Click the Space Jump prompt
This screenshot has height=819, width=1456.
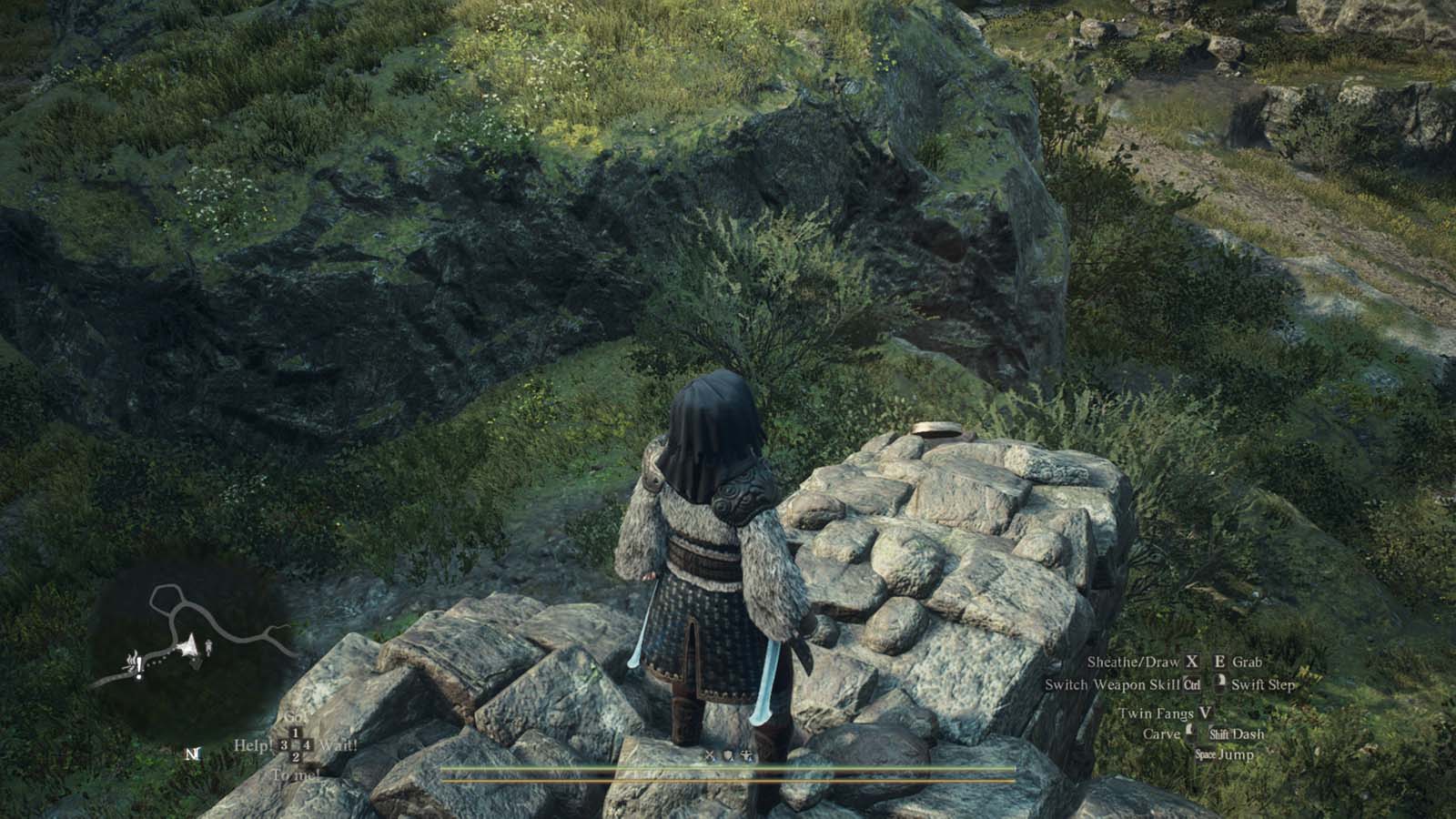pos(1205,753)
